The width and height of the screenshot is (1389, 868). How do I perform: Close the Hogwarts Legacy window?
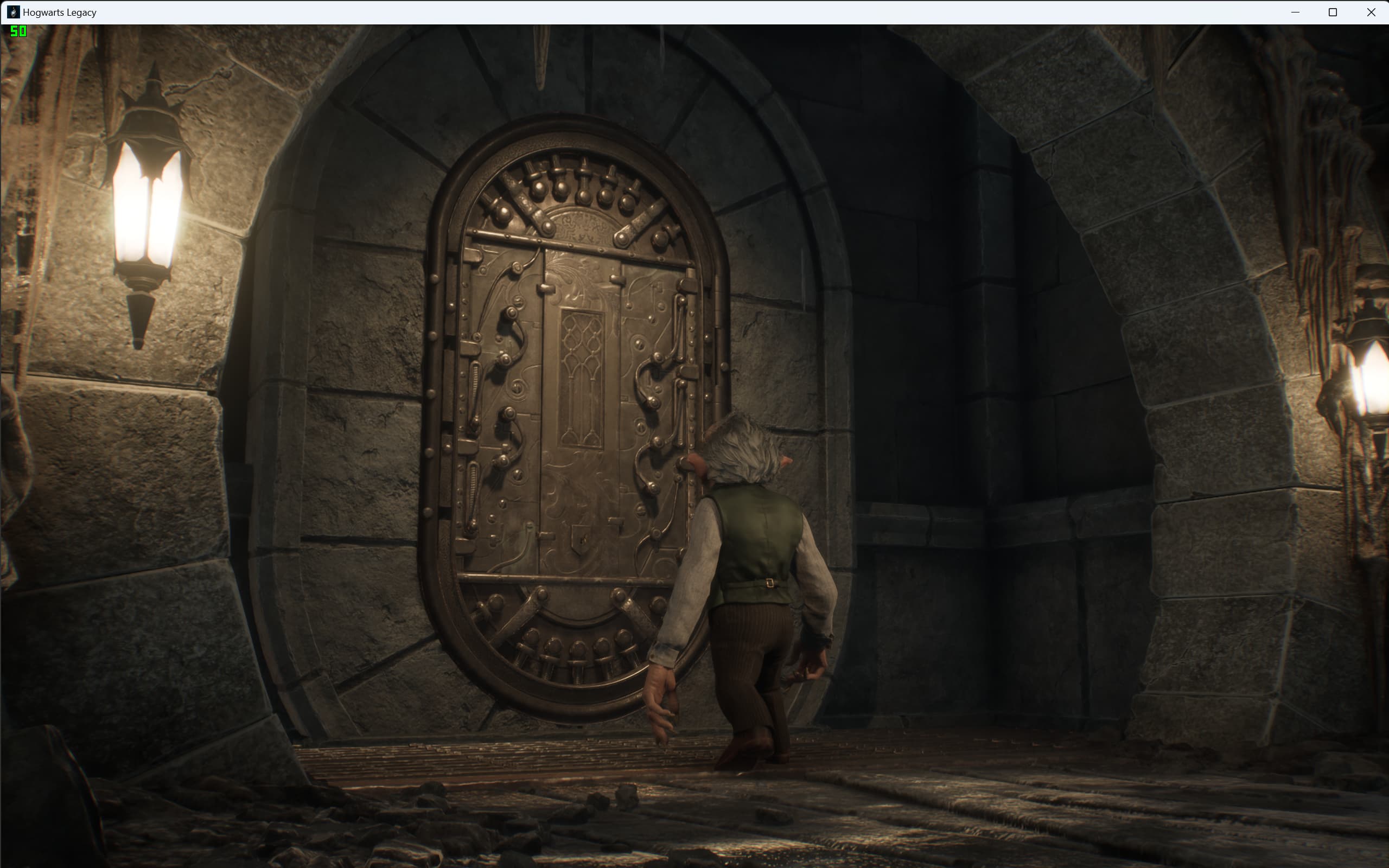[x=1371, y=12]
